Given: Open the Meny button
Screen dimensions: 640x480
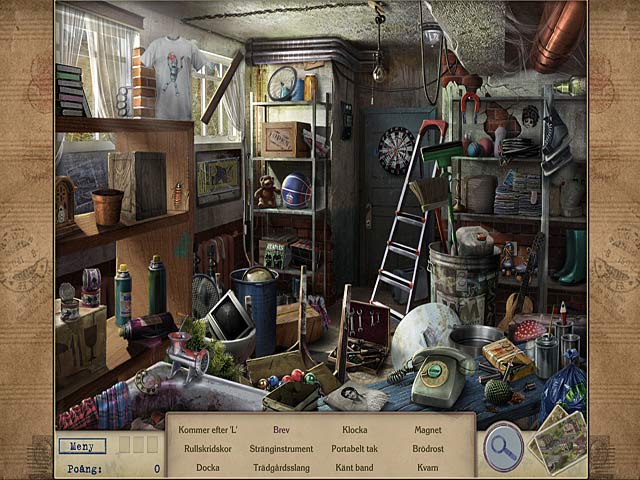Looking at the screenshot, I should point(82,446).
